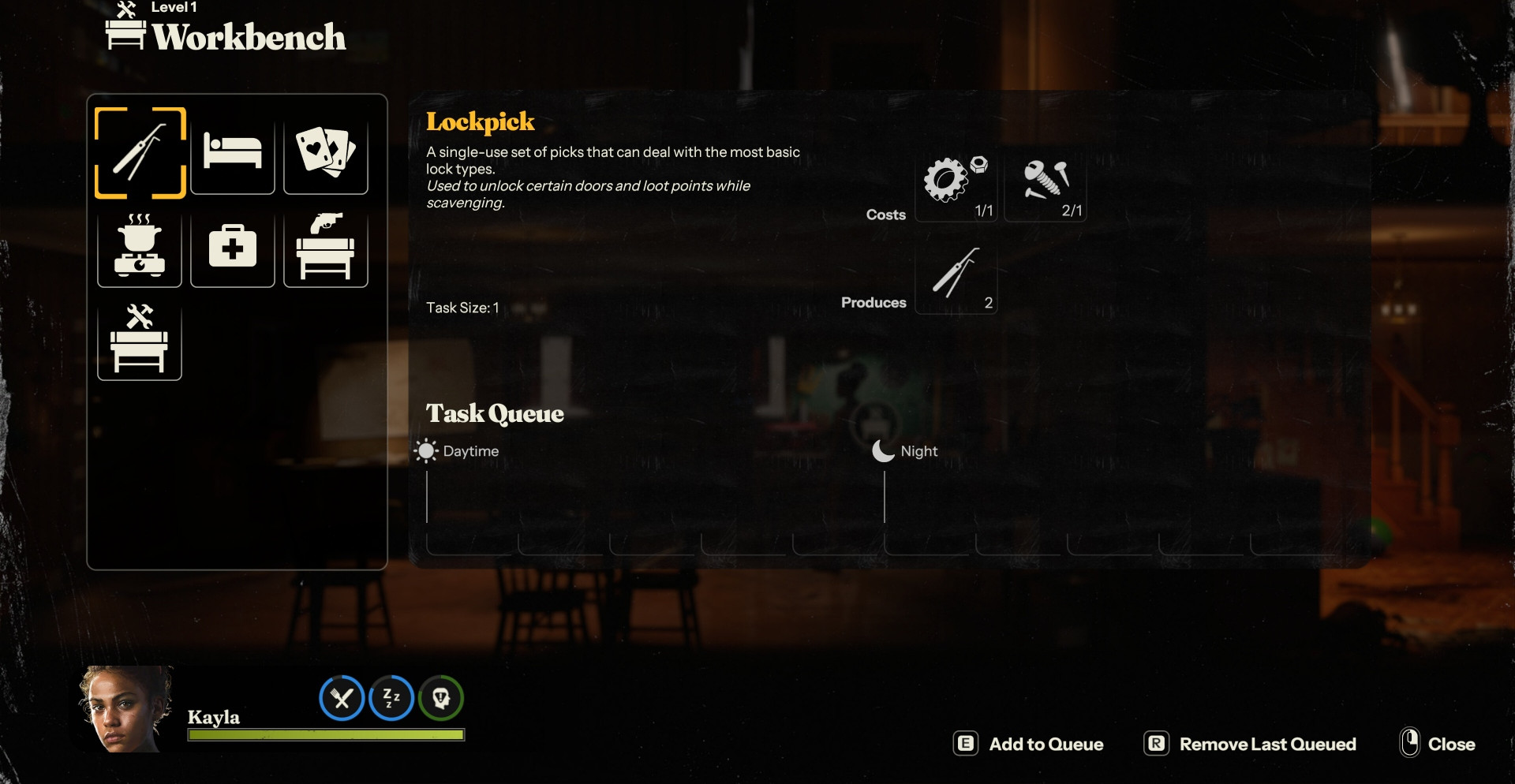Pick the cooking stove recipe
This screenshot has height=784, width=1515.
140,246
